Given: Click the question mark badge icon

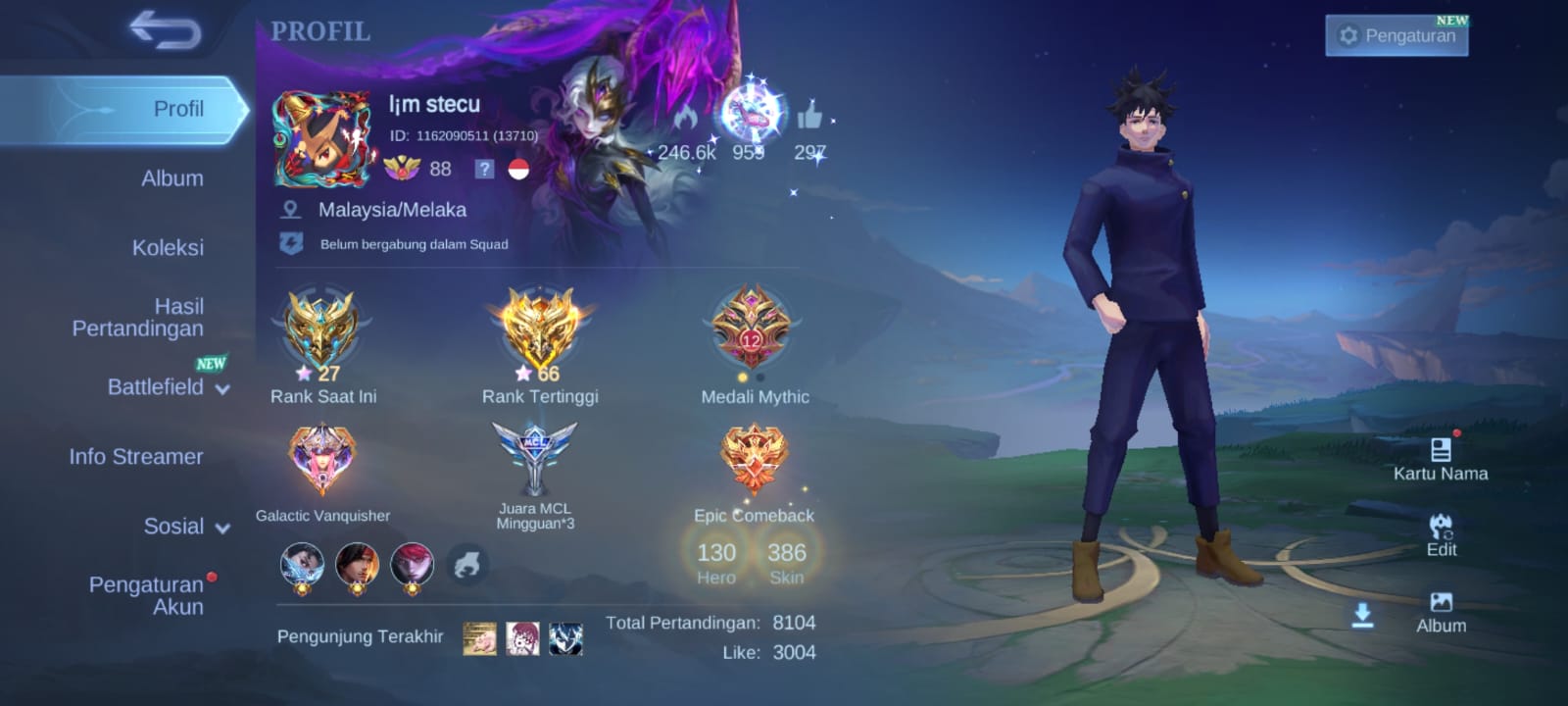Looking at the screenshot, I should [x=484, y=169].
